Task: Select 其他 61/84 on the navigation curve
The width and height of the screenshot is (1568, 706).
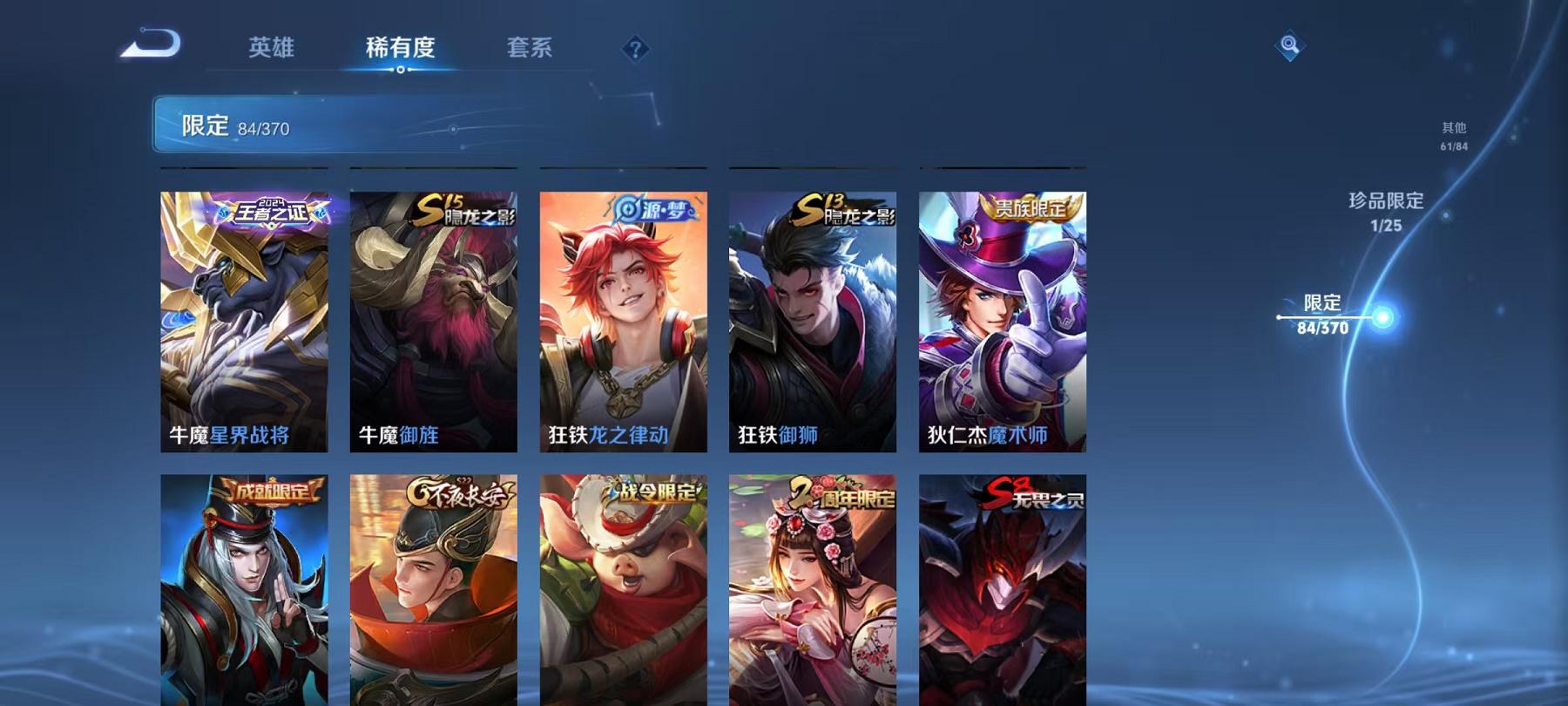Action: tap(1453, 135)
